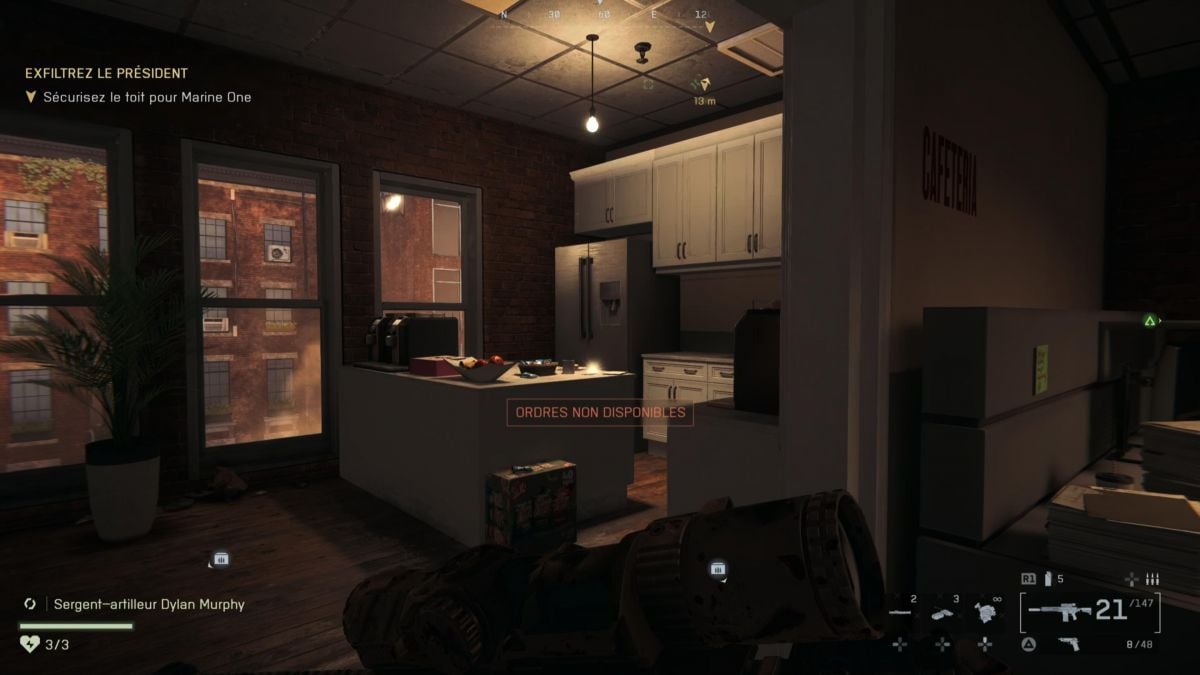
Task: Click the triple-bullet fire mode icon
Action: [x=1152, y=579]
